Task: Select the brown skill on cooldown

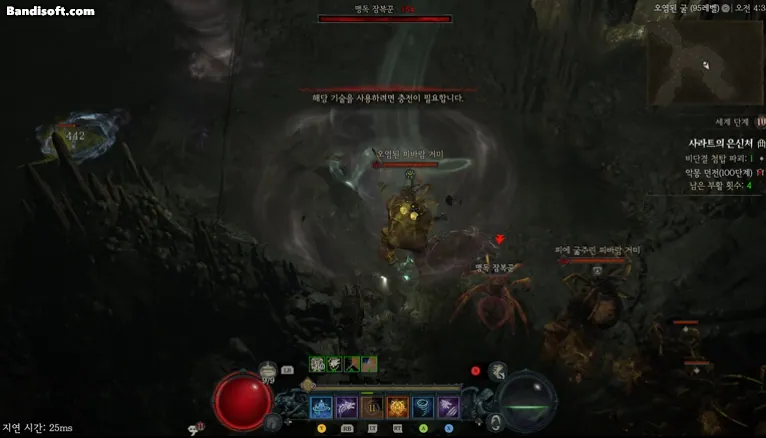Action: click(372, 407)
